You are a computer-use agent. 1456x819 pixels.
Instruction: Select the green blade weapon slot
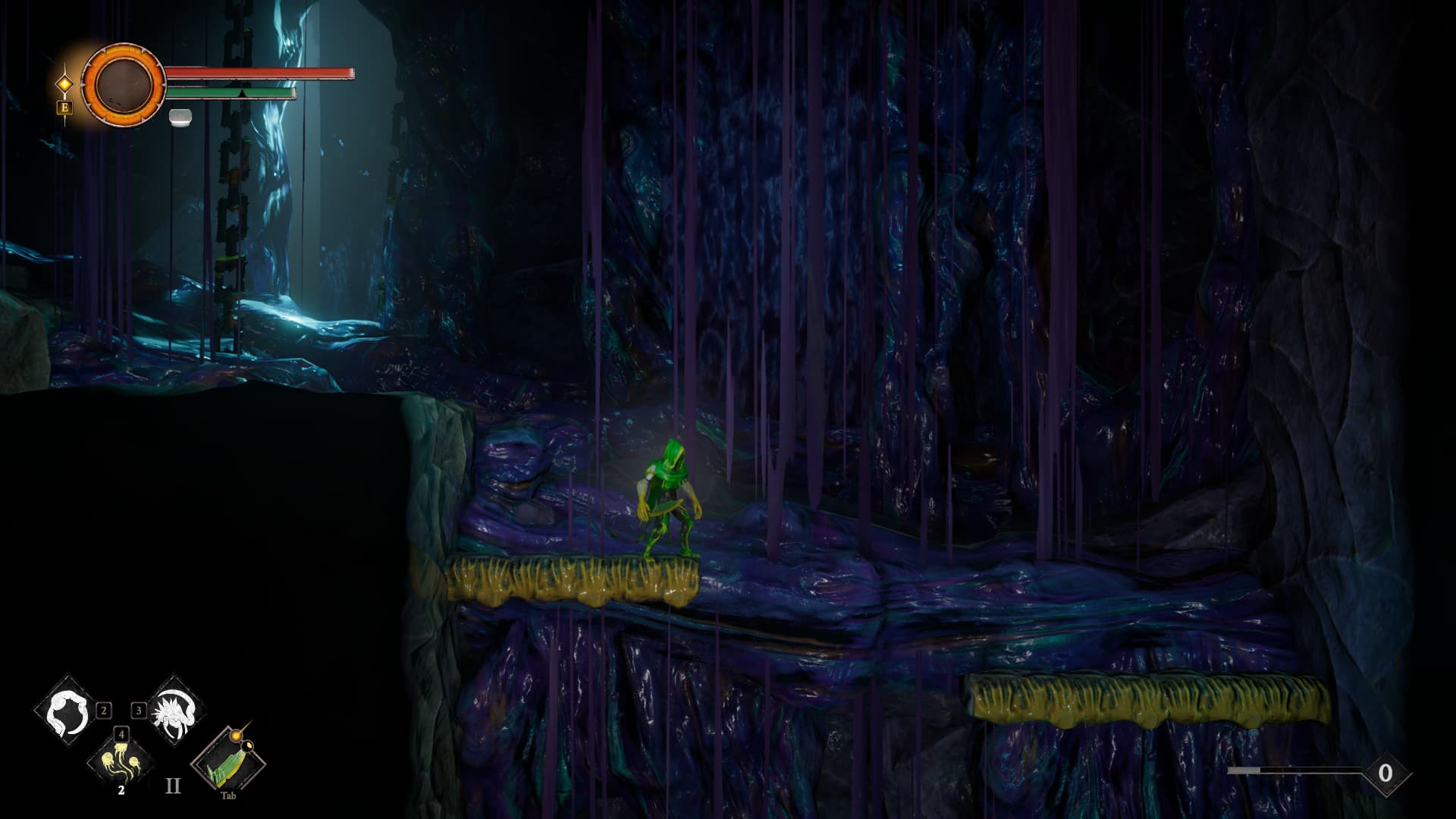(227, 760)
